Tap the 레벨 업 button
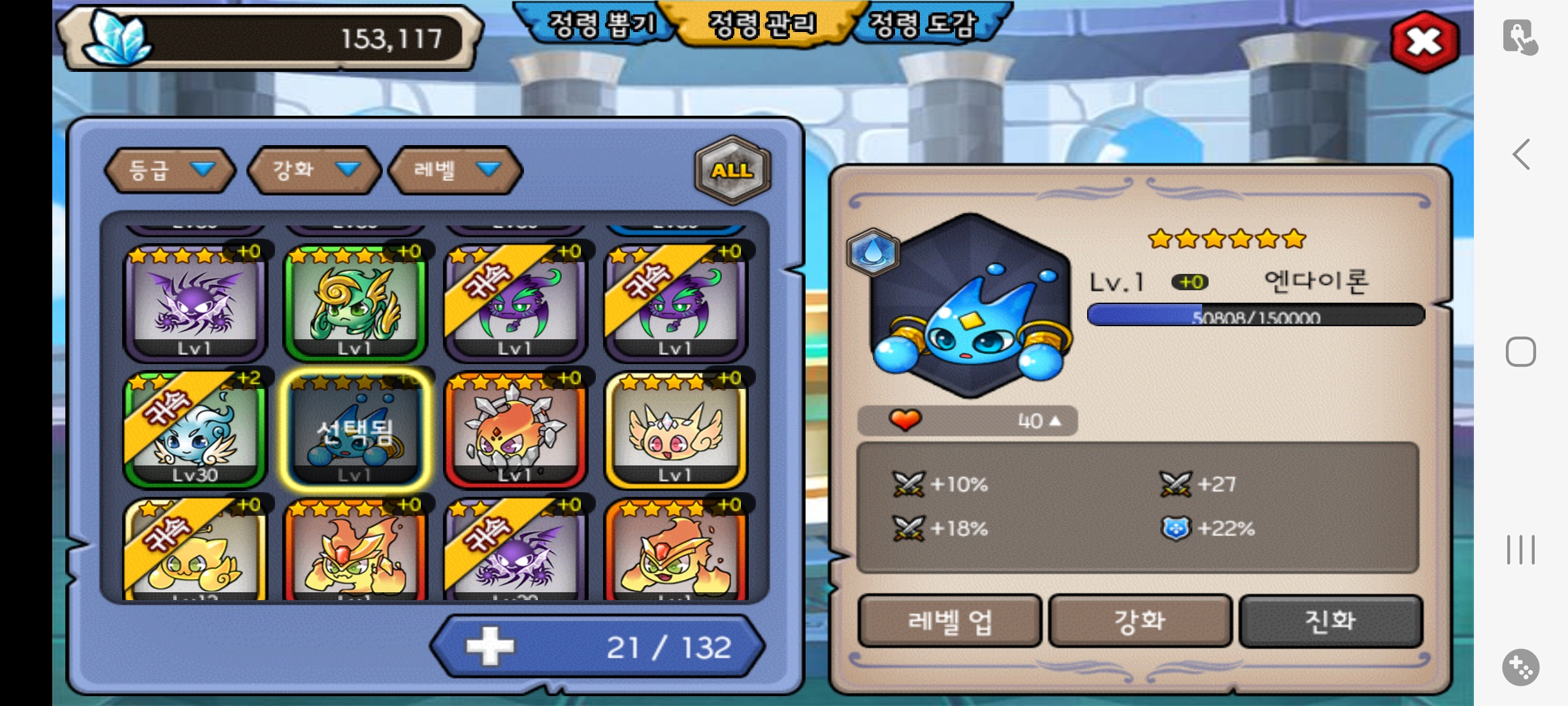 949,620
